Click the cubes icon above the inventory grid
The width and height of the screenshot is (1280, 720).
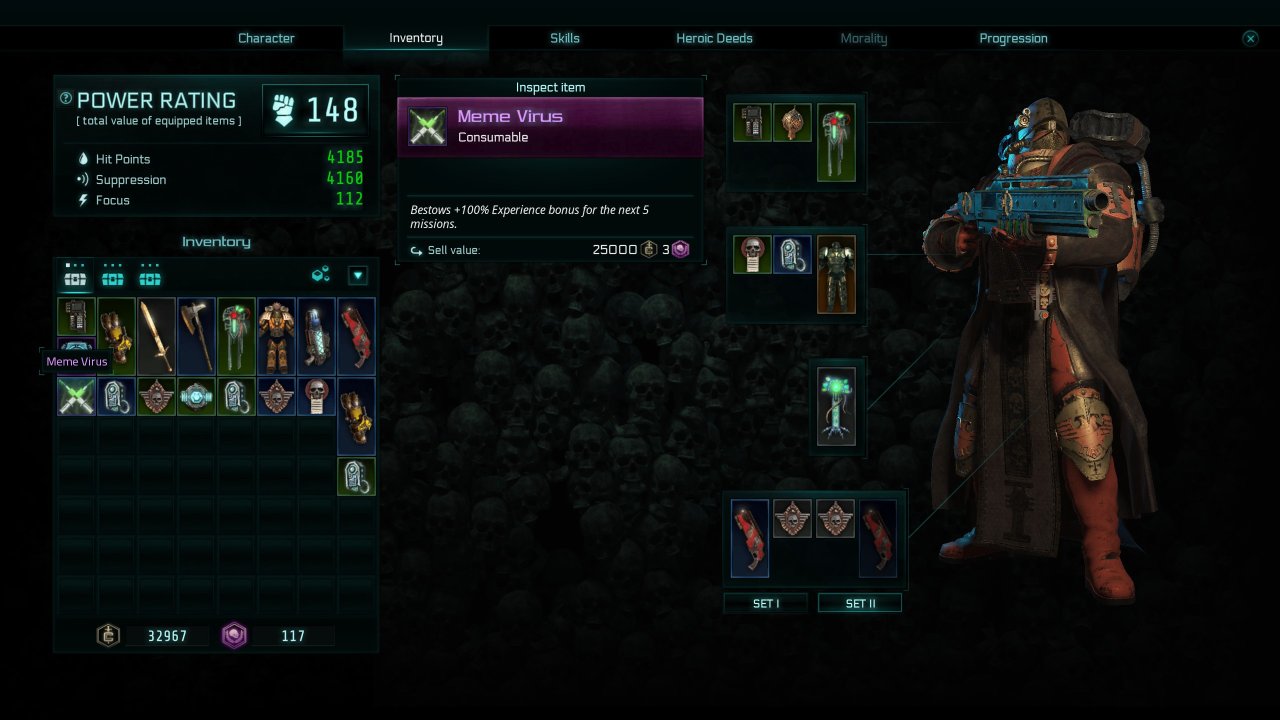[321, 275]
